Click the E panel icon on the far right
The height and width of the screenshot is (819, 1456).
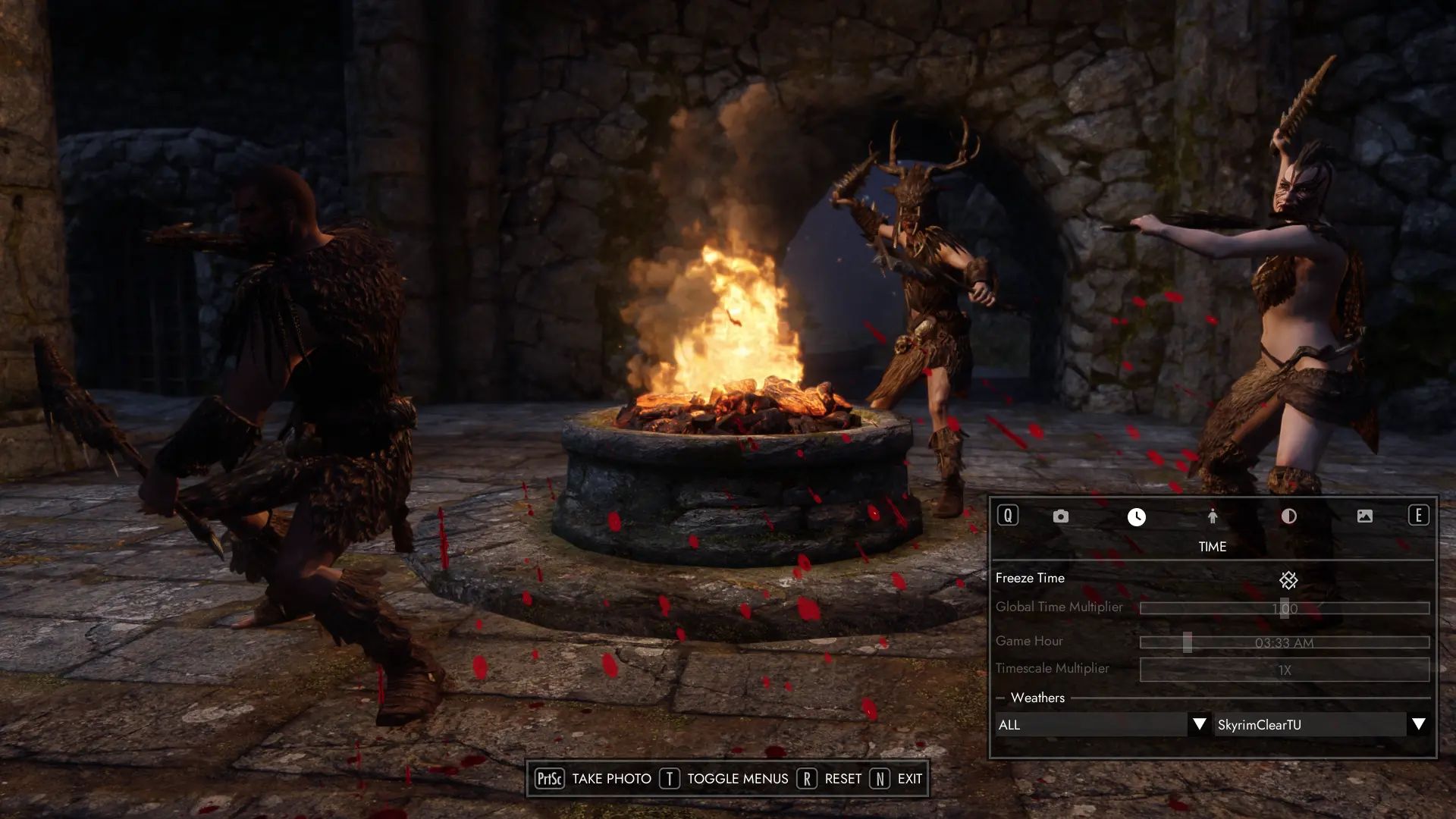click(1417, 516)
